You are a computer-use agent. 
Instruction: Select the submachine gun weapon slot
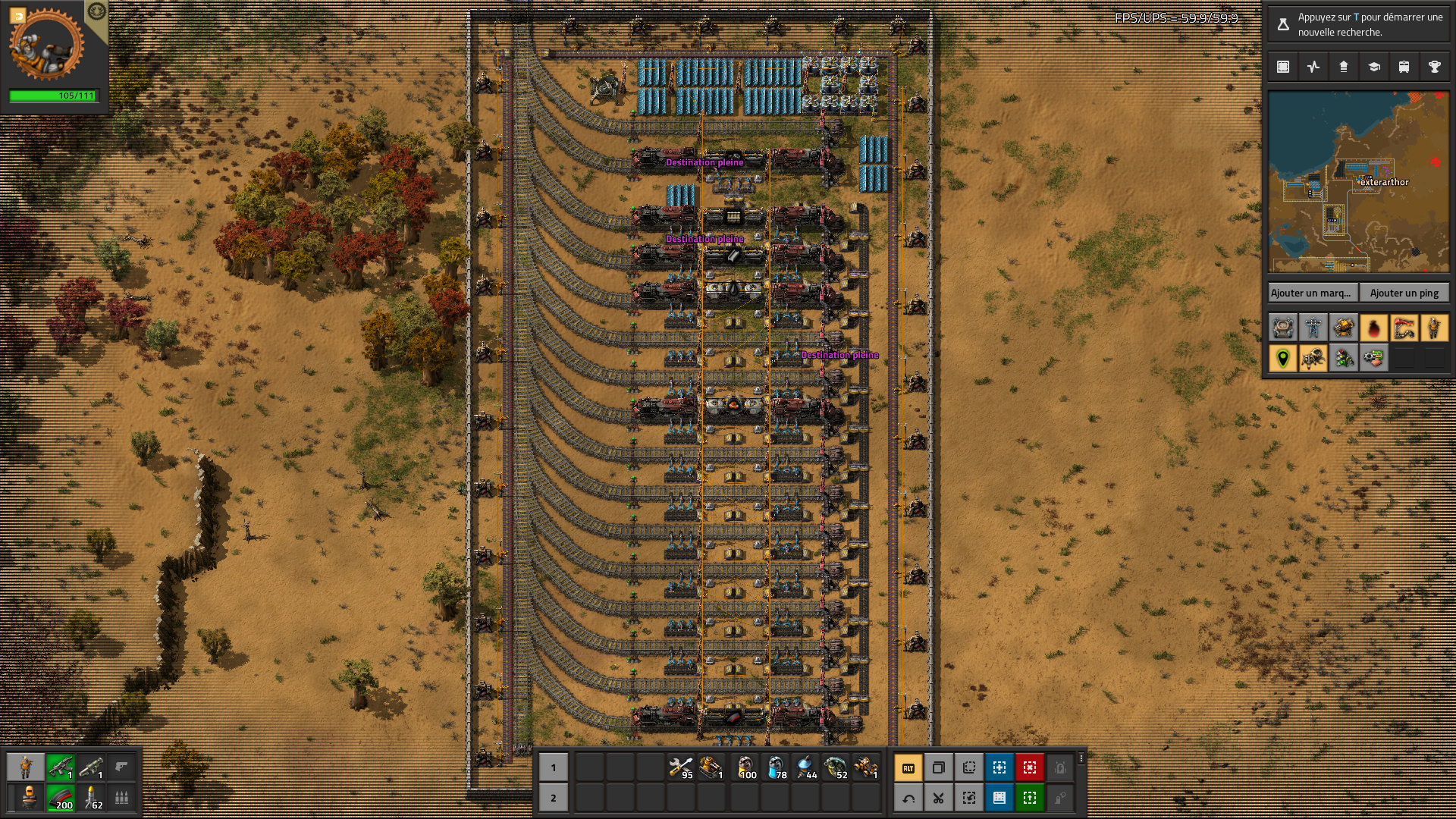click(61, 767)
